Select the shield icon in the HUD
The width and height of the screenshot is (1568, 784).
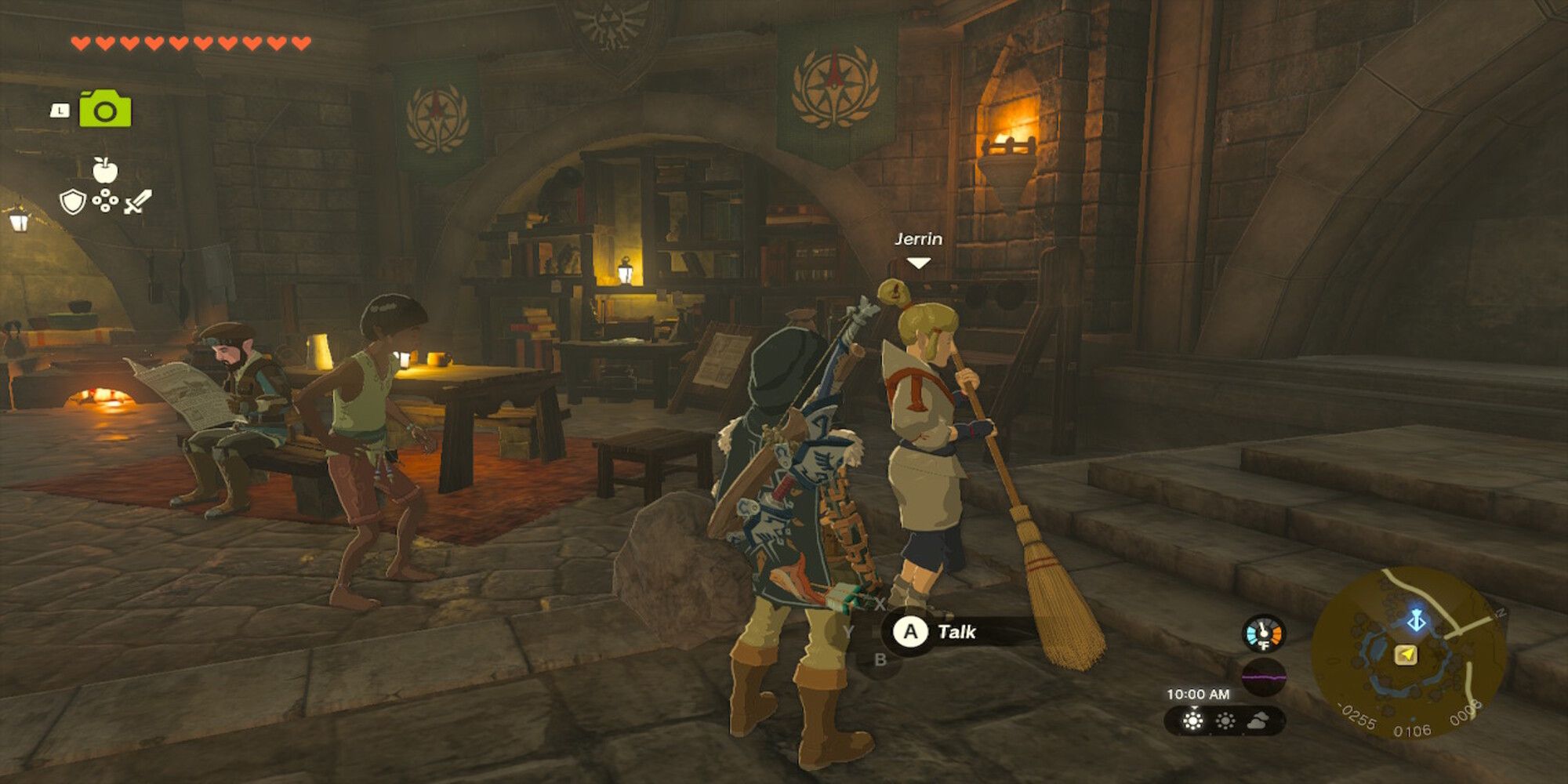73,201
